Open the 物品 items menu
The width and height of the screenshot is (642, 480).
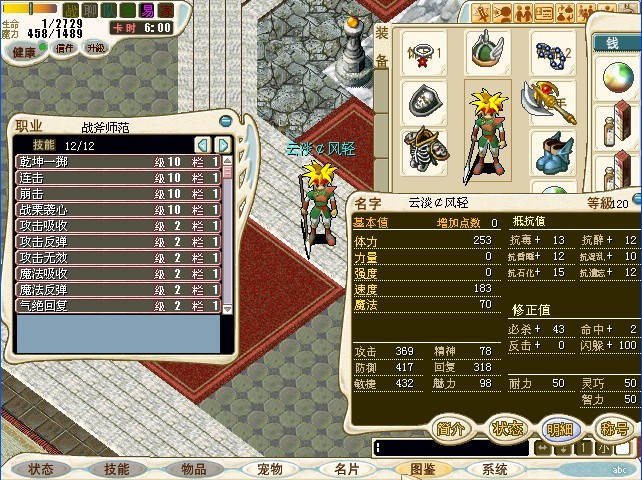tap(193, 469)
